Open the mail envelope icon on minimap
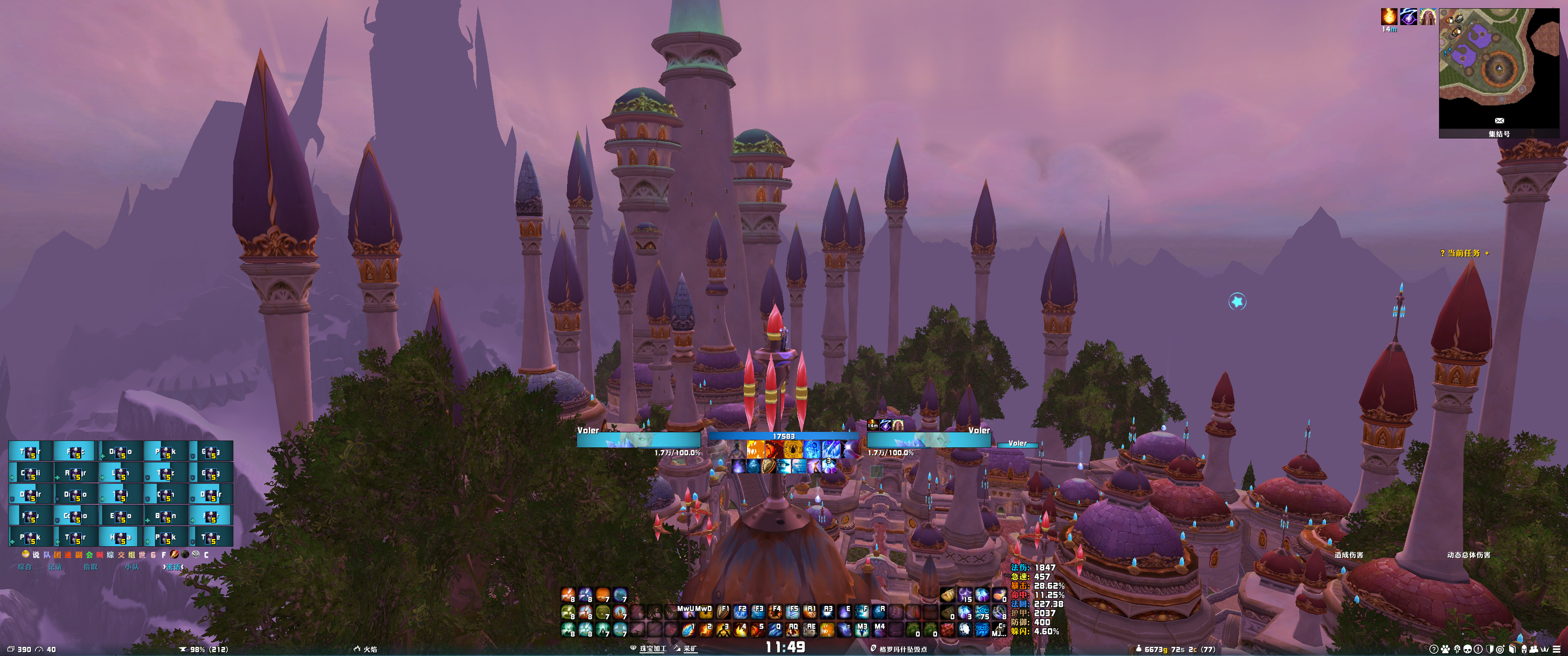Viewport: 1568px width, 656px height. pos(1499,120)
